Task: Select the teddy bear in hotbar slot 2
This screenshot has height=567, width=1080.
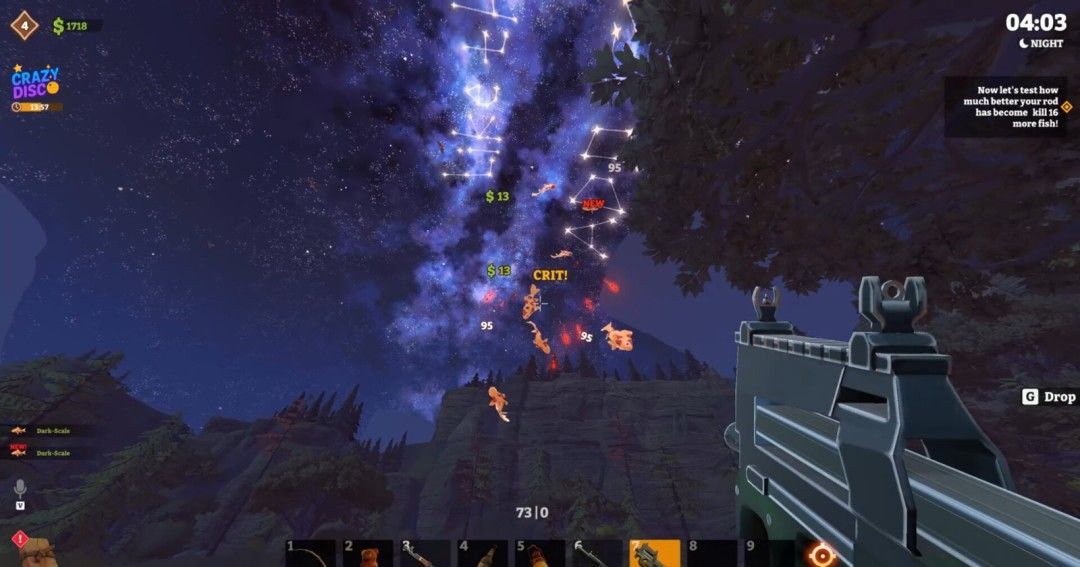Action: coord(366,553)
